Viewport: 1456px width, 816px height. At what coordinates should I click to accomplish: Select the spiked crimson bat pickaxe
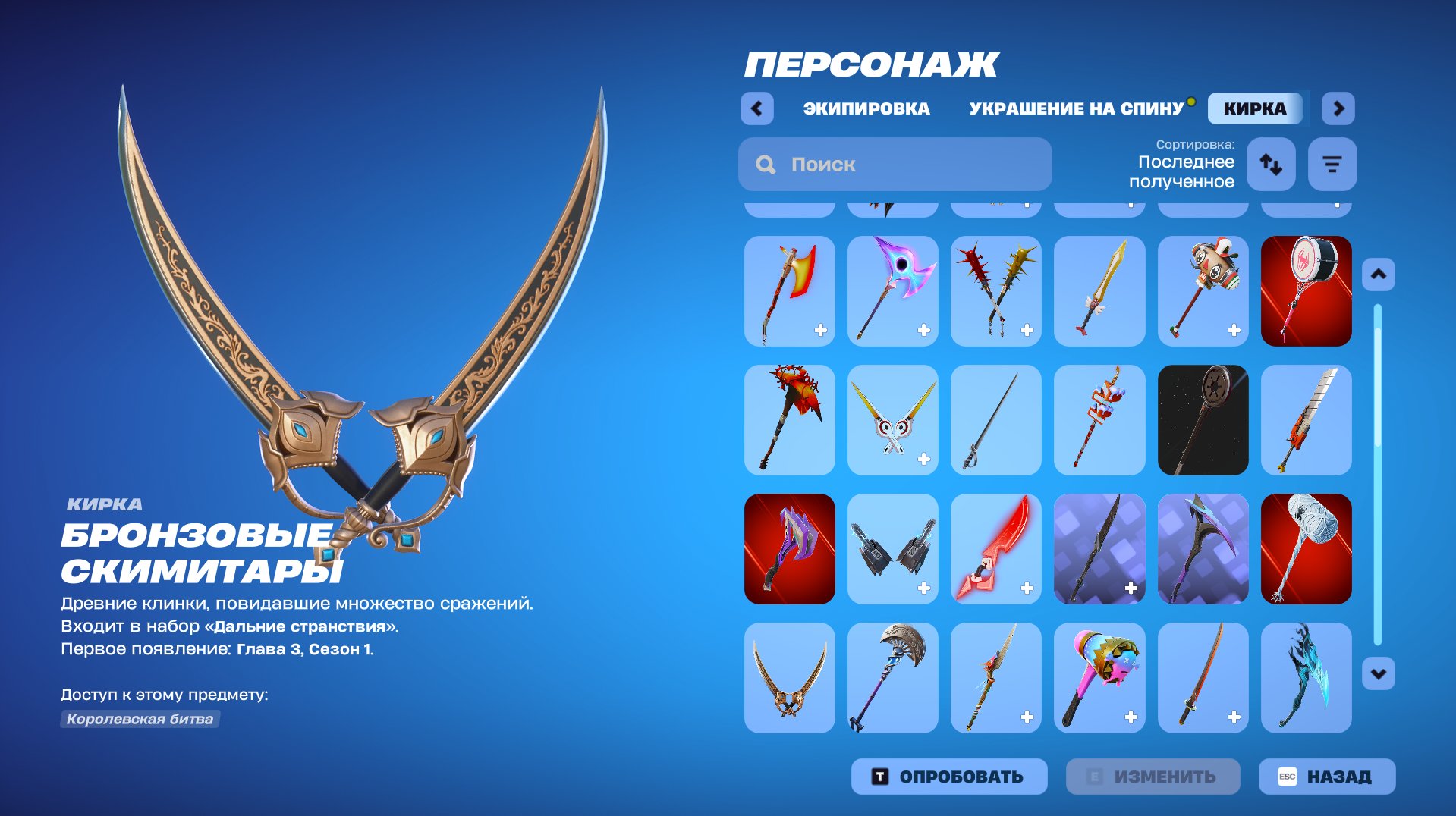click(x=996, y=291)
